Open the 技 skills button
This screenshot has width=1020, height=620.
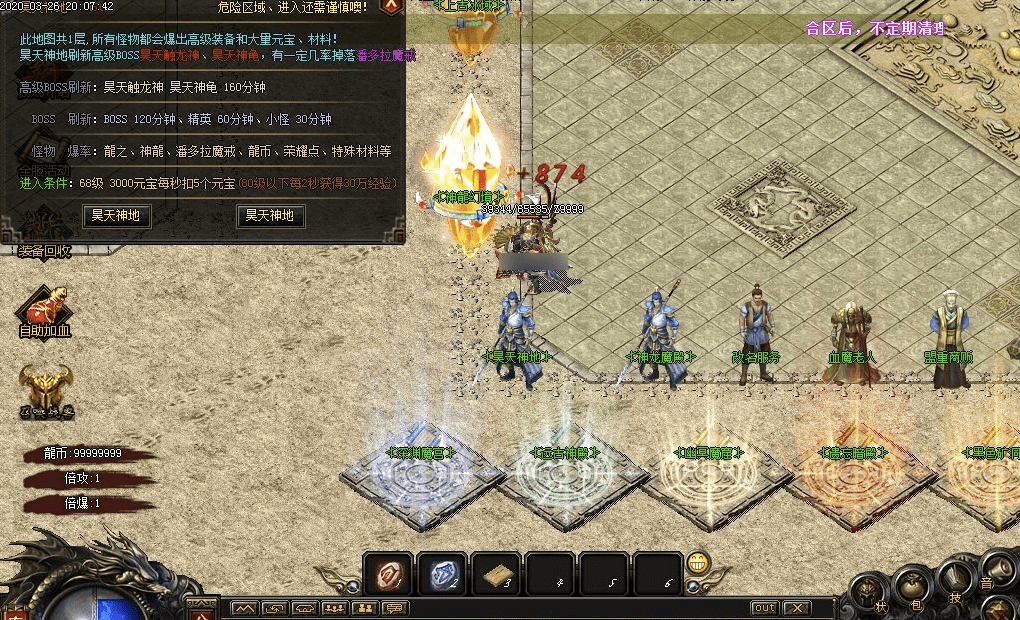[955, 583]
